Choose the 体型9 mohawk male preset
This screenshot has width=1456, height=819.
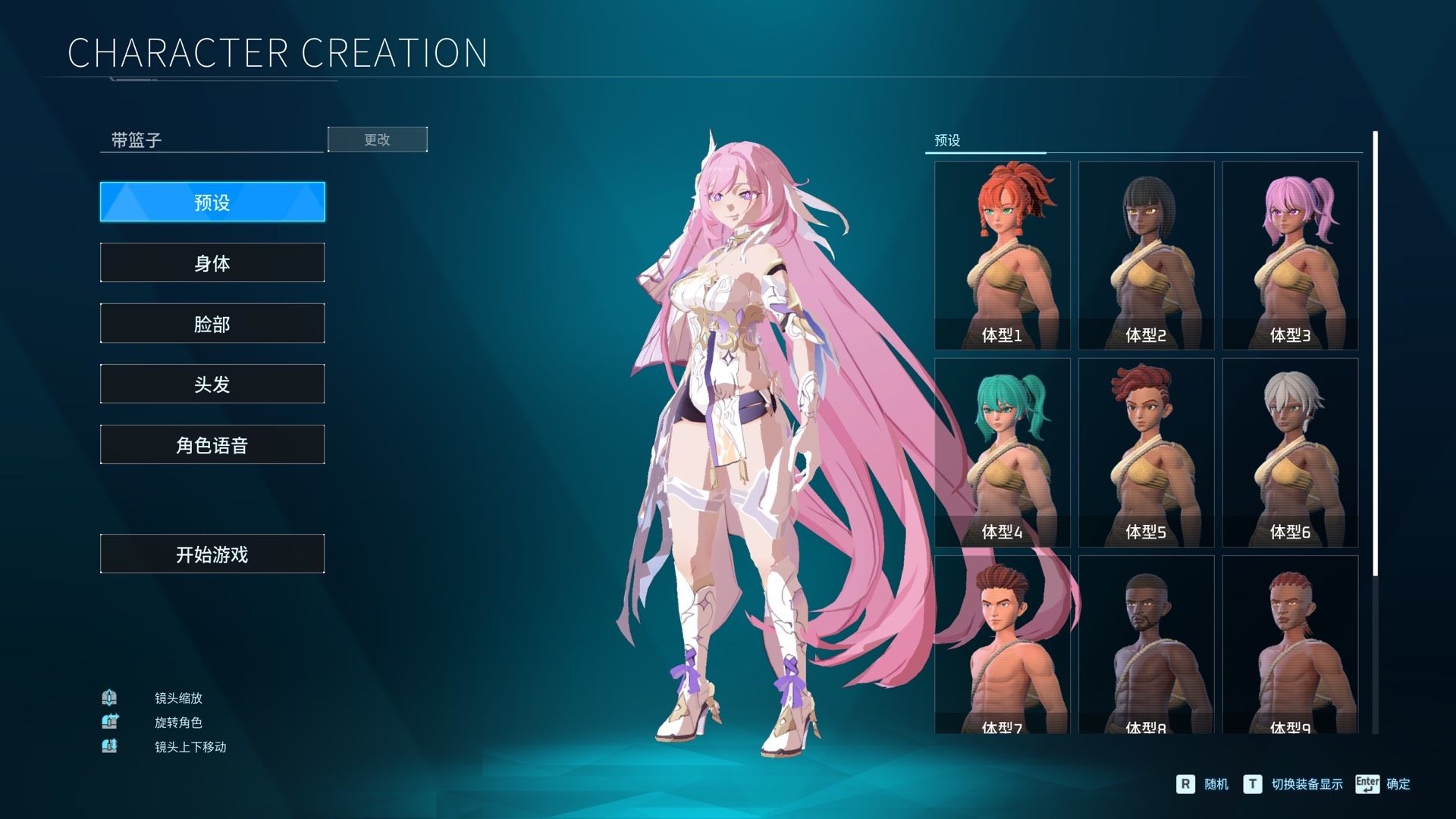click(x=1290, y=645)
